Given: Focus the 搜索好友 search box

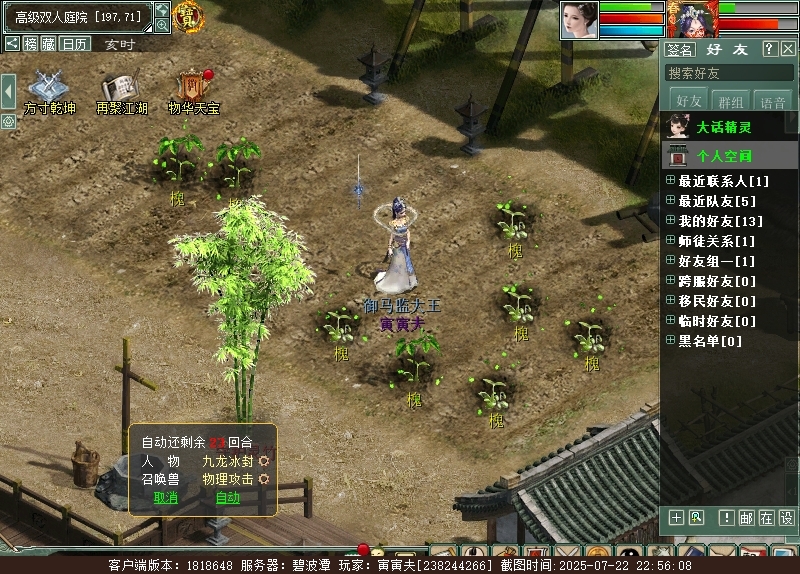Looking at the screenshot, I should pos(728,73).
